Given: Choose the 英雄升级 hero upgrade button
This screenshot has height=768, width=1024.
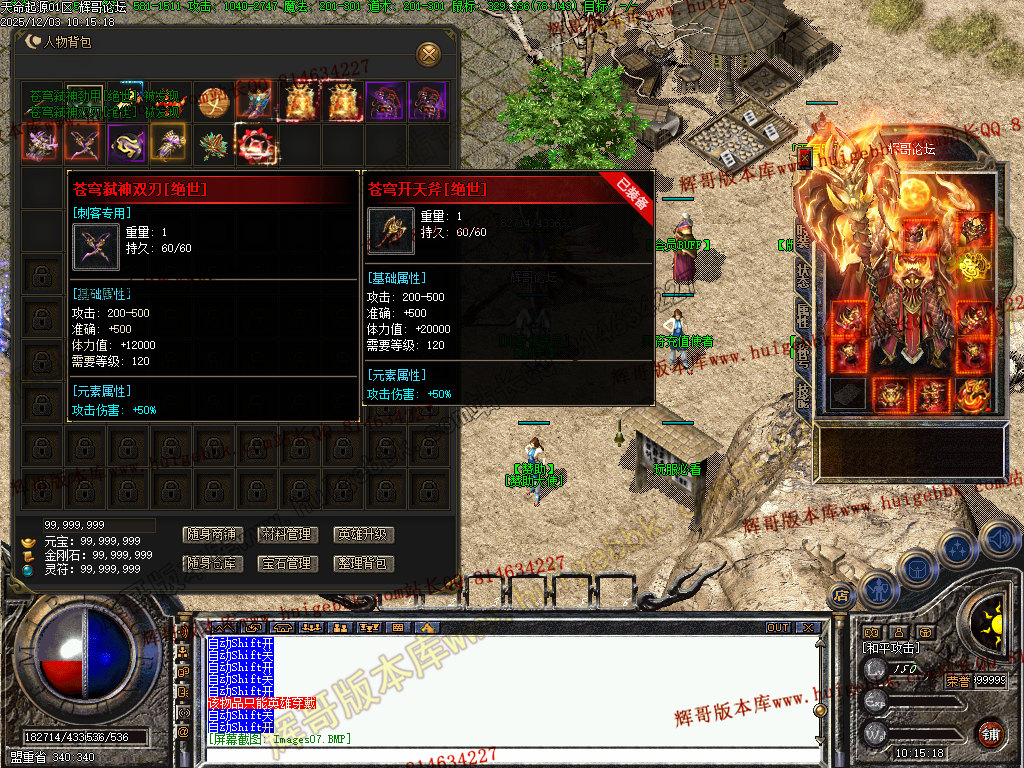Looking at the screenshot, I should (x=363, y=535).
